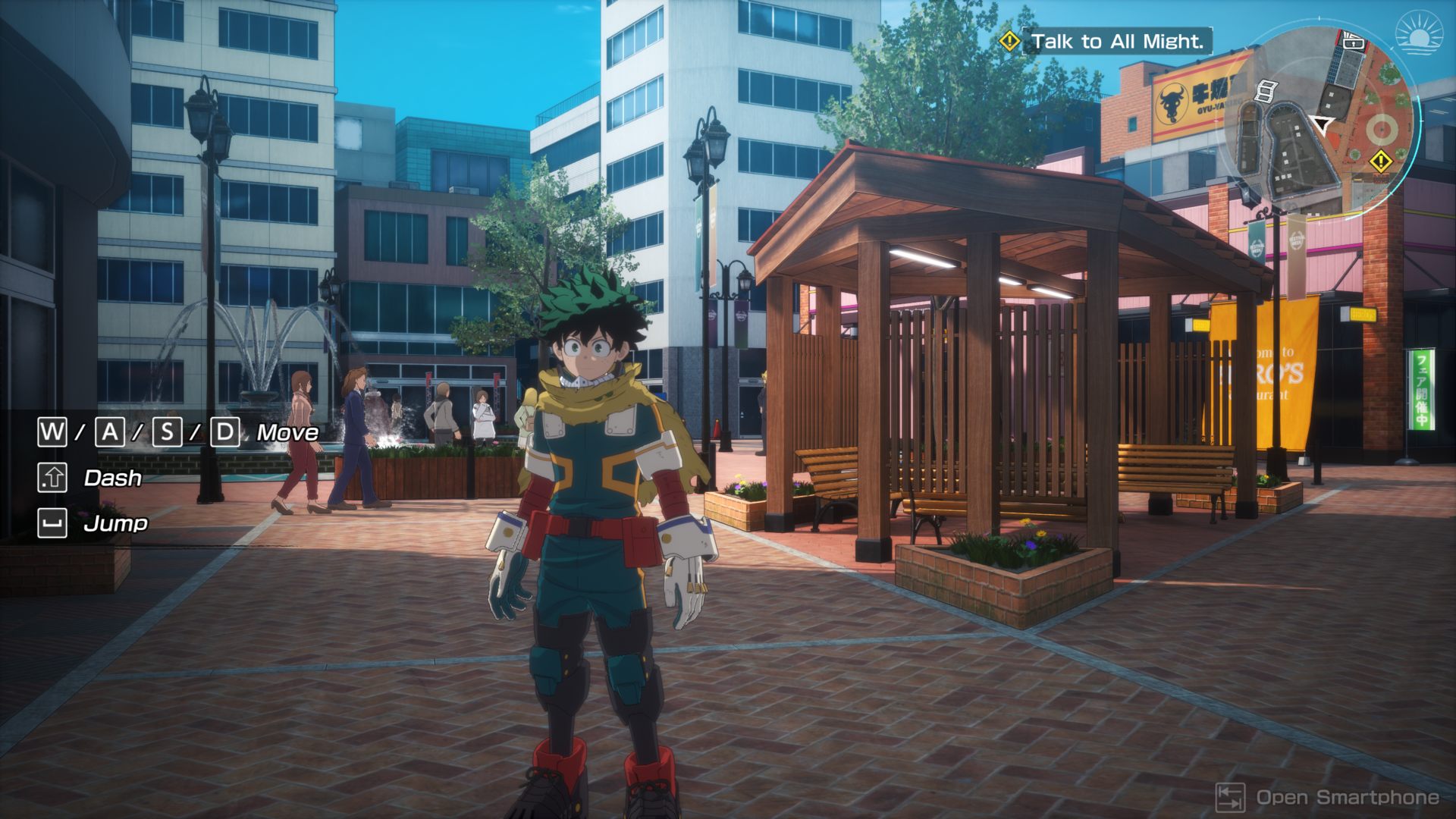Image resolution: width=1456 pixels, height=819 pixels.
Task: Click the sun time-of-day icon
Action: tap(1421, 36)
